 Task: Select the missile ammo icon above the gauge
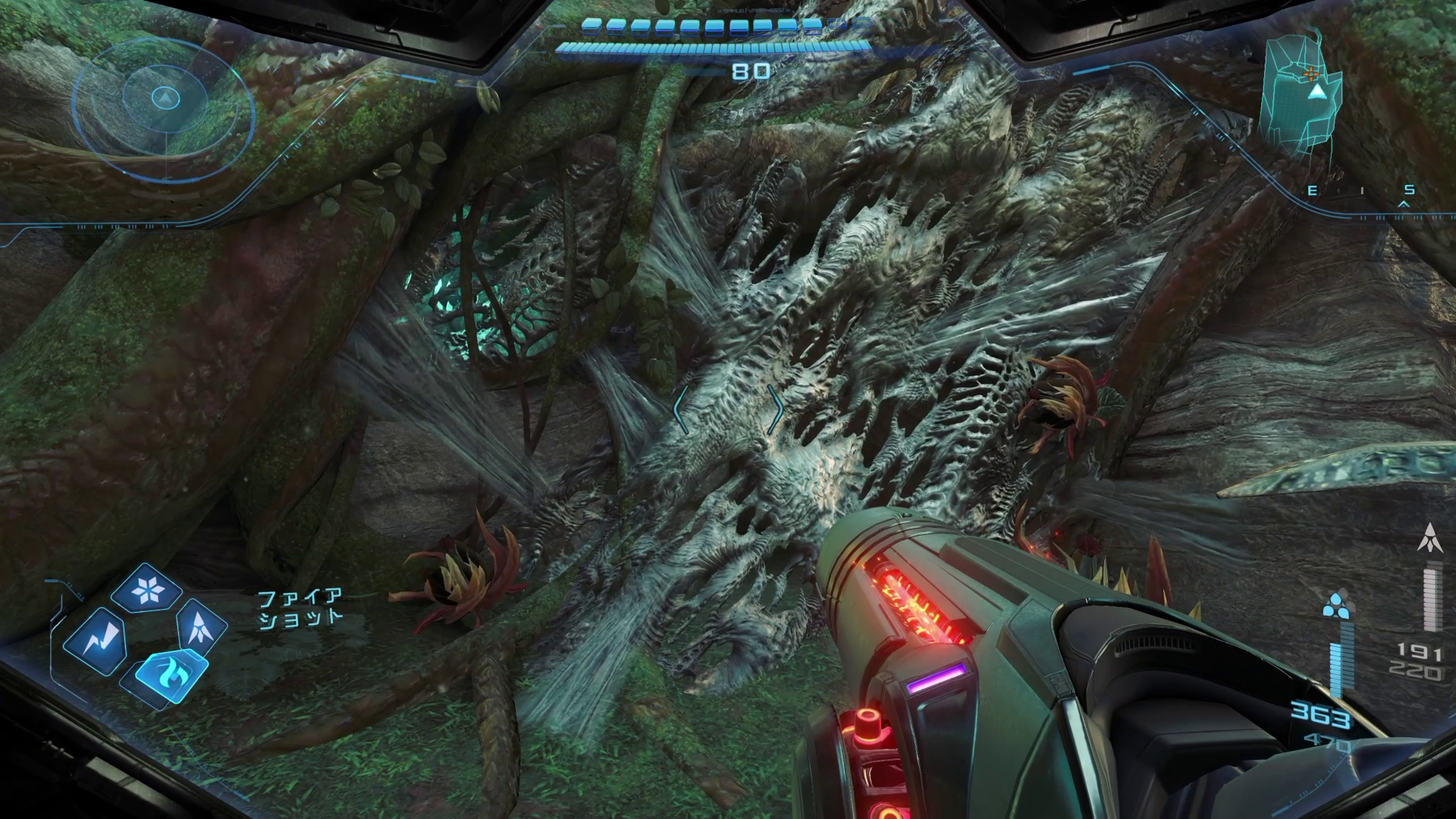1431,538
